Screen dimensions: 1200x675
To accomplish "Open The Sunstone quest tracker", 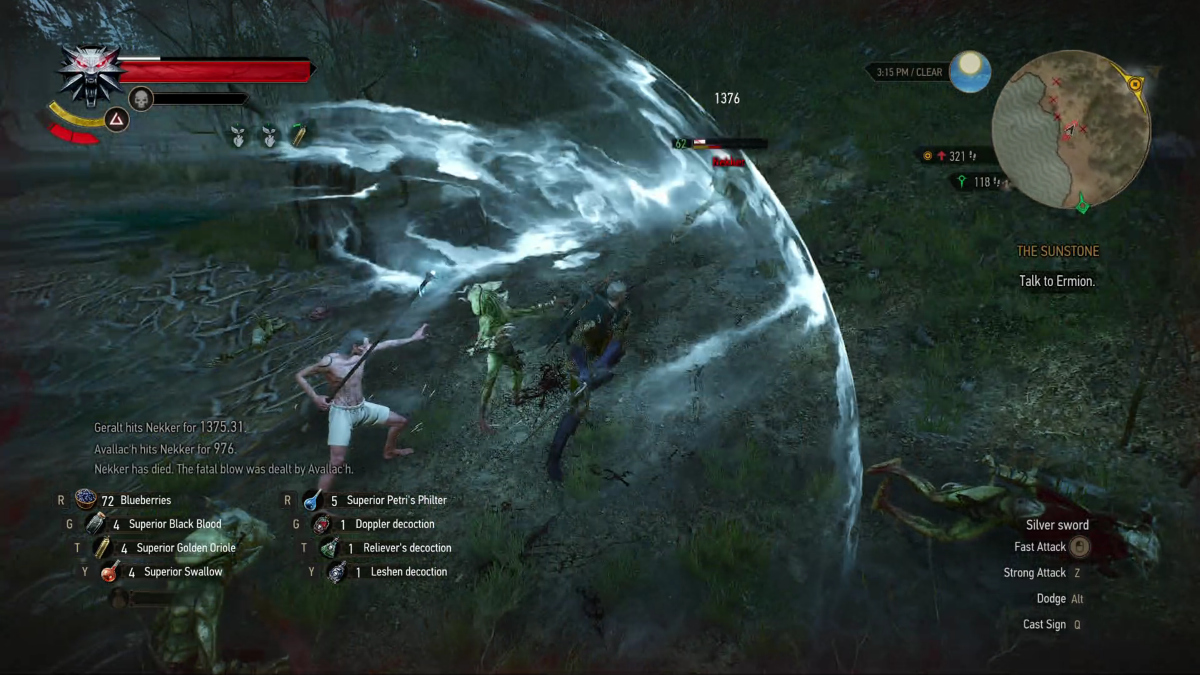I will [x=1057, y=252].
